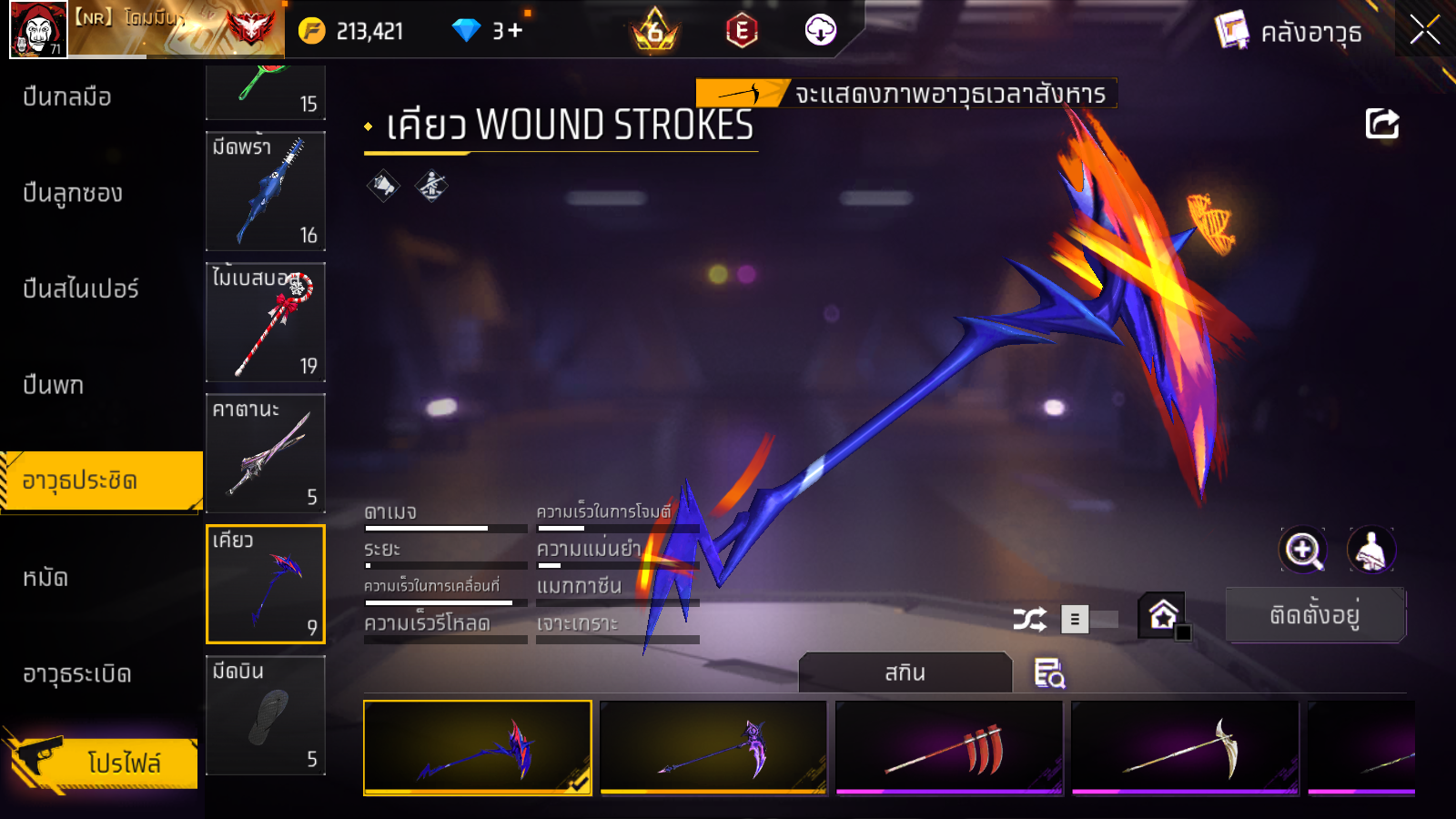Click the ติดตั้งอยู่ equip button
The image size is (1456, 819).
tap(1315, 615)
